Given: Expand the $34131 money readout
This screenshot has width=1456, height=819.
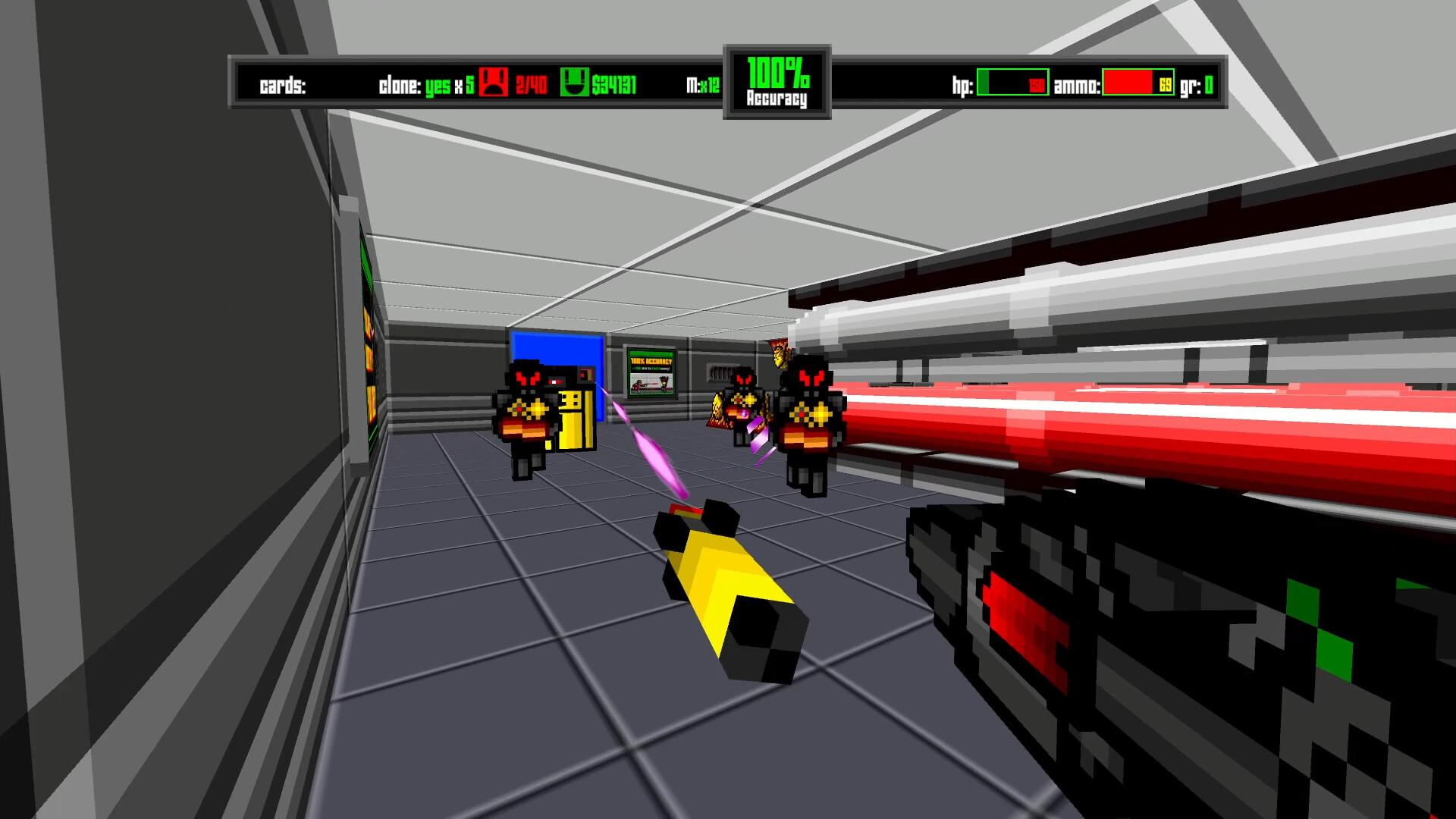Looking at the screenshot, I should click(614, 85).
